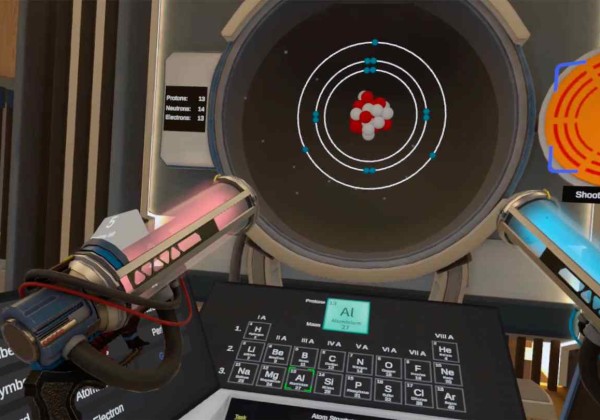Image resolution: width=600 pixels, height=420 pixels.
Task: Click the Carbon (C) element tile
Action: (332, 360)
